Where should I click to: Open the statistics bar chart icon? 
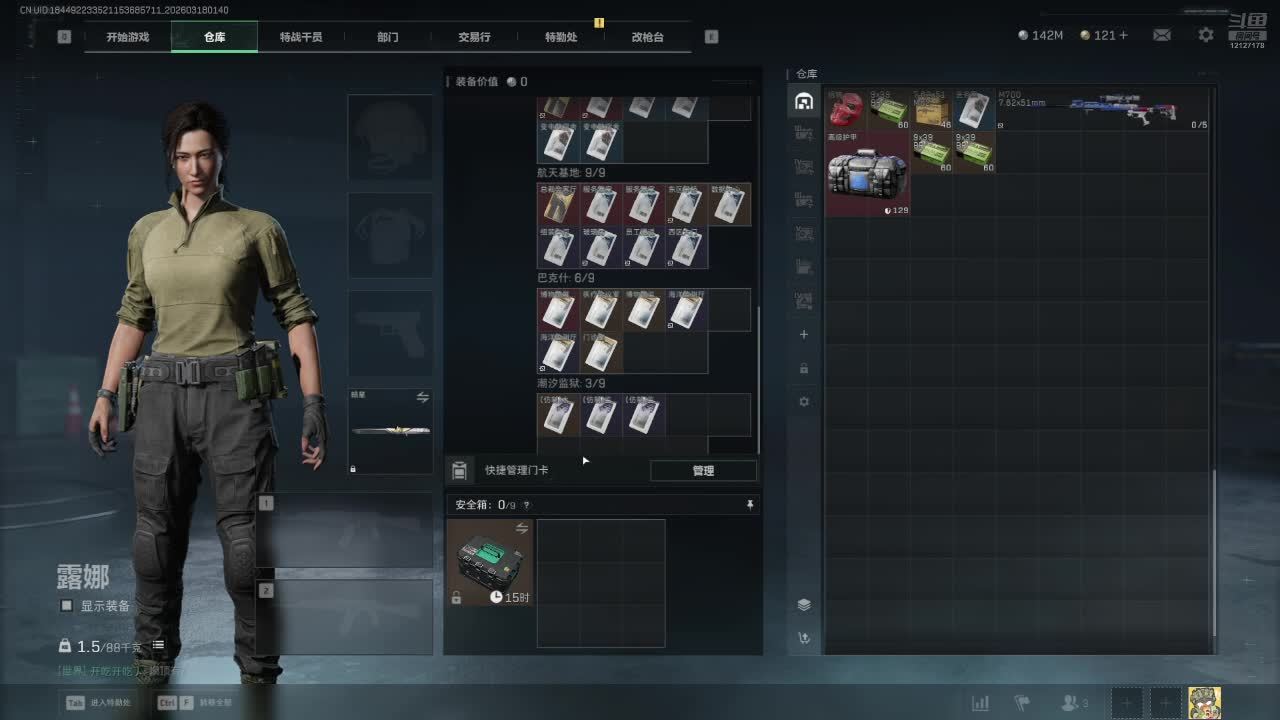[981, 702]
